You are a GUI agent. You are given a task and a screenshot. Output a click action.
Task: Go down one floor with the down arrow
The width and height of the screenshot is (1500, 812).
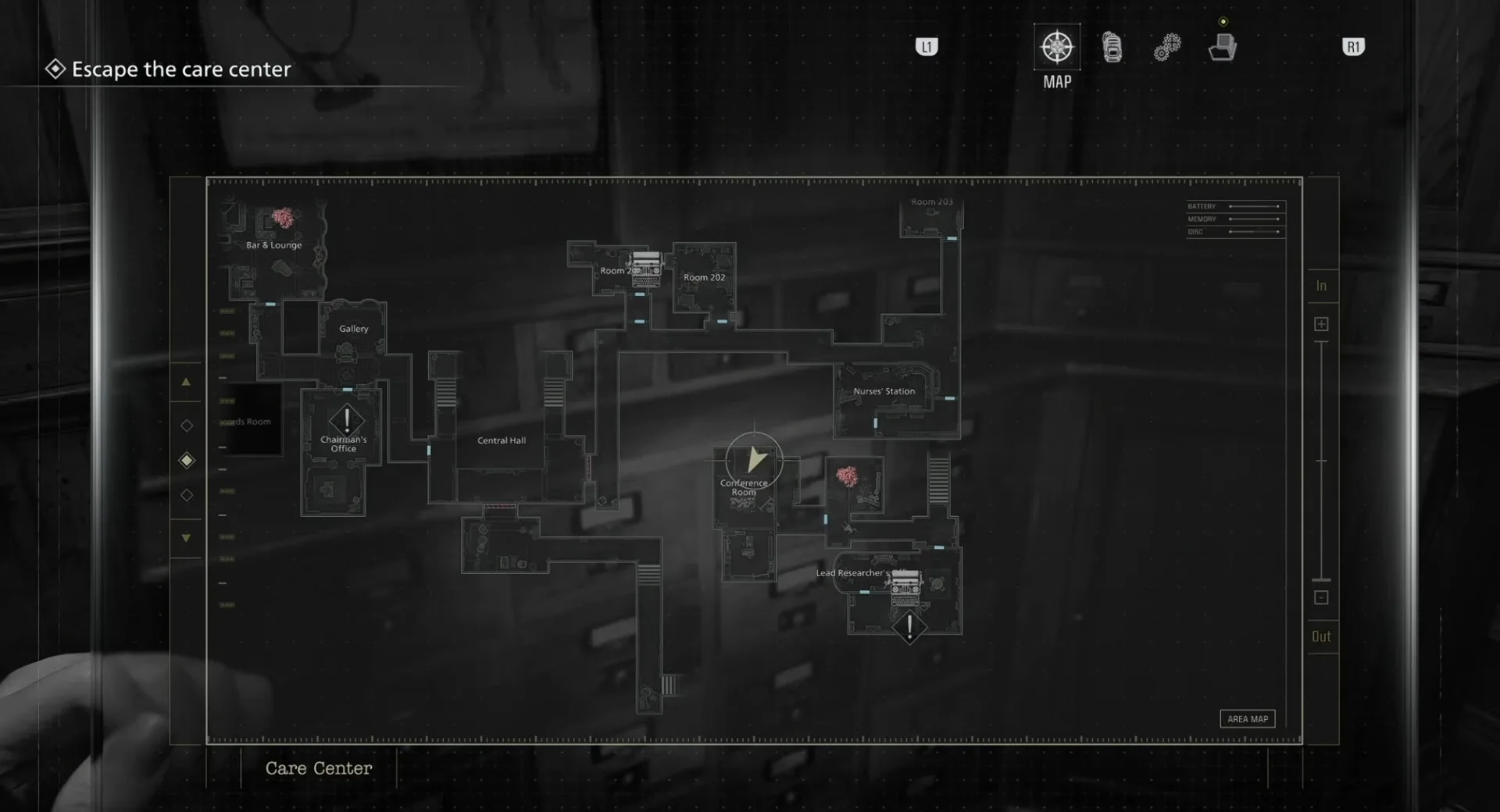[186, 538]
